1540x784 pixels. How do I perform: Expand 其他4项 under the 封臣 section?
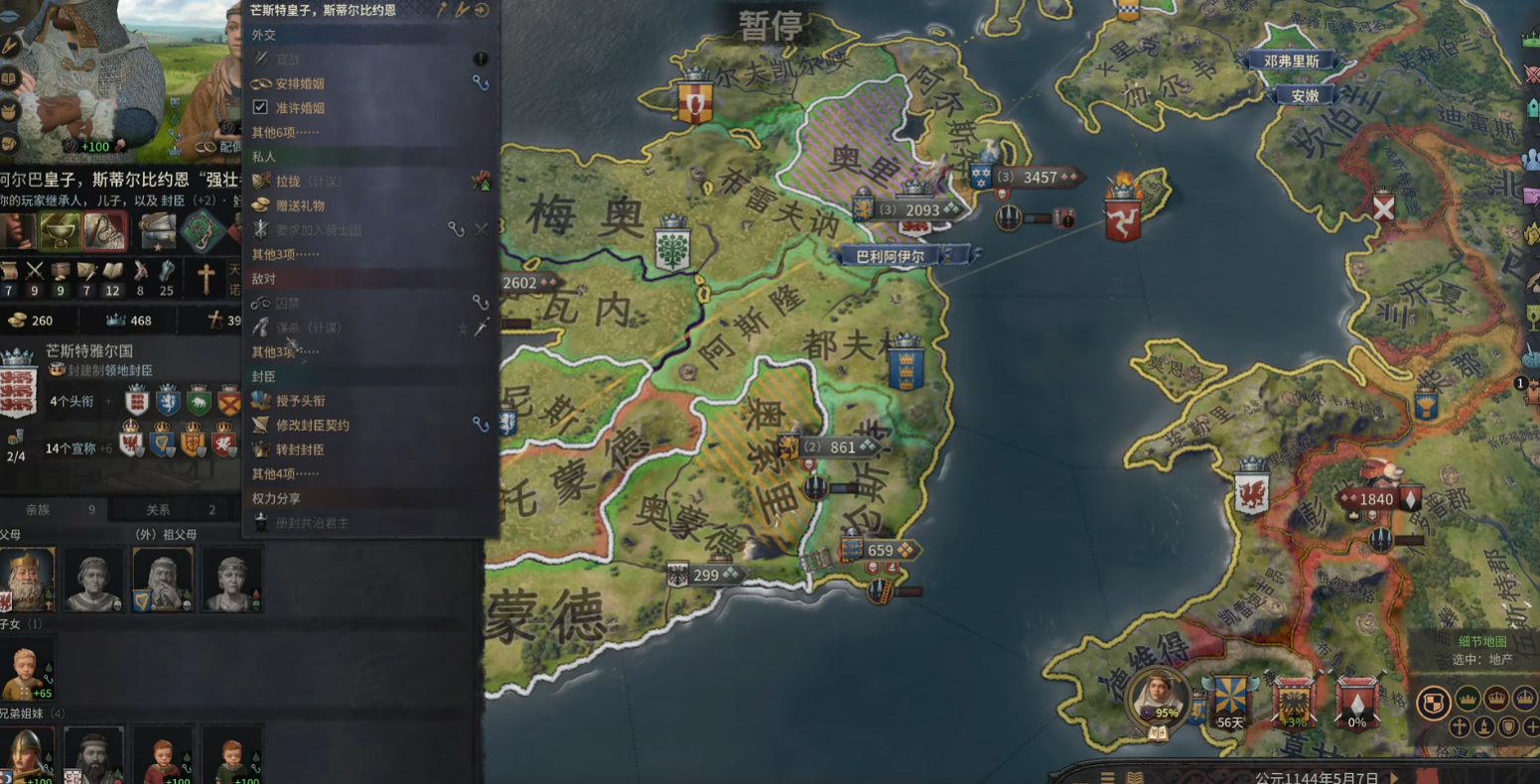click(x=285, y=473)
